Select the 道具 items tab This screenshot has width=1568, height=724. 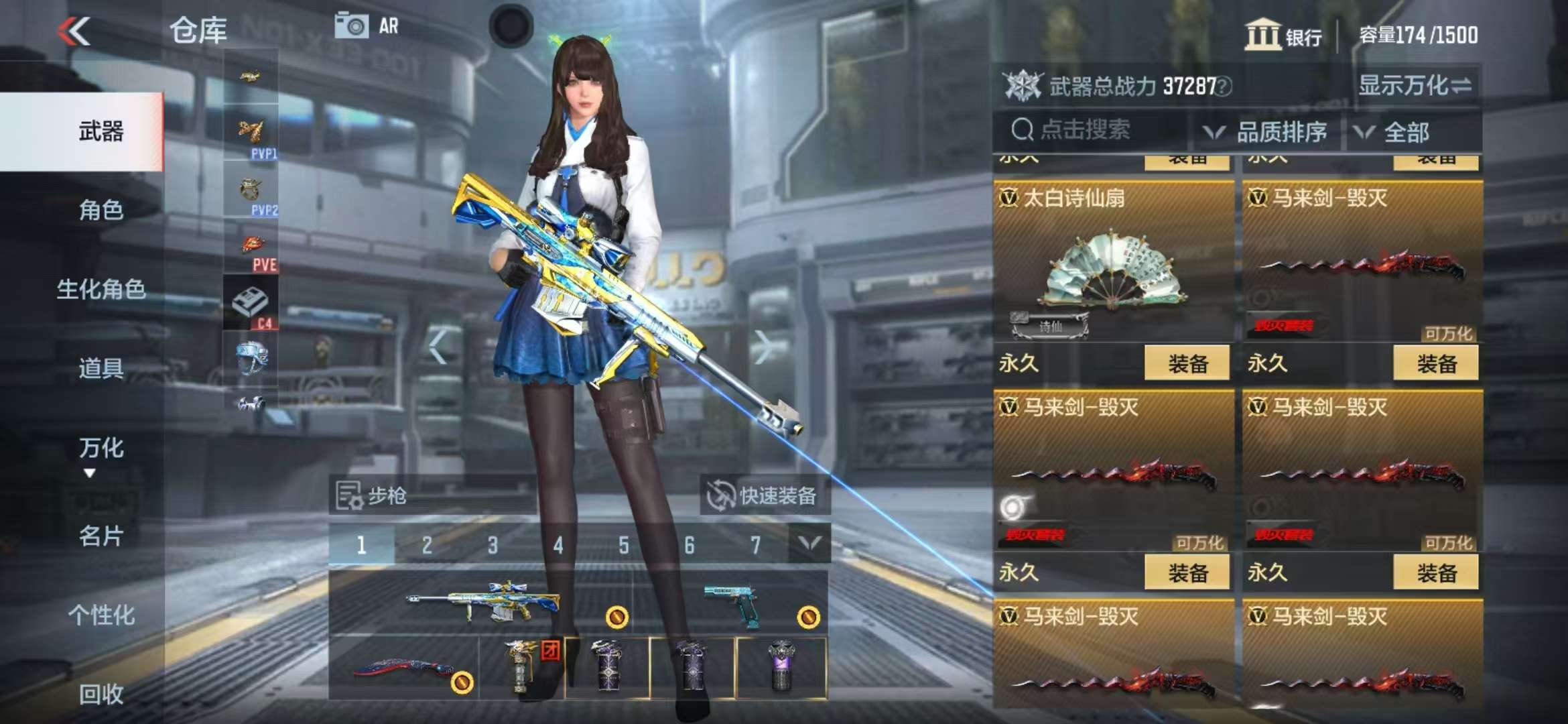coord(101,368)
